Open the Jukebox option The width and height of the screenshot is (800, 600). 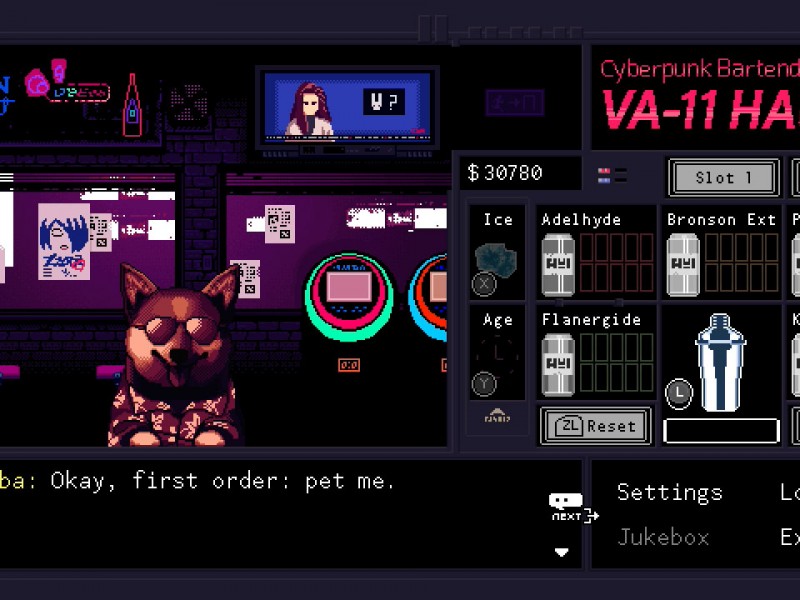click(663, 537)
